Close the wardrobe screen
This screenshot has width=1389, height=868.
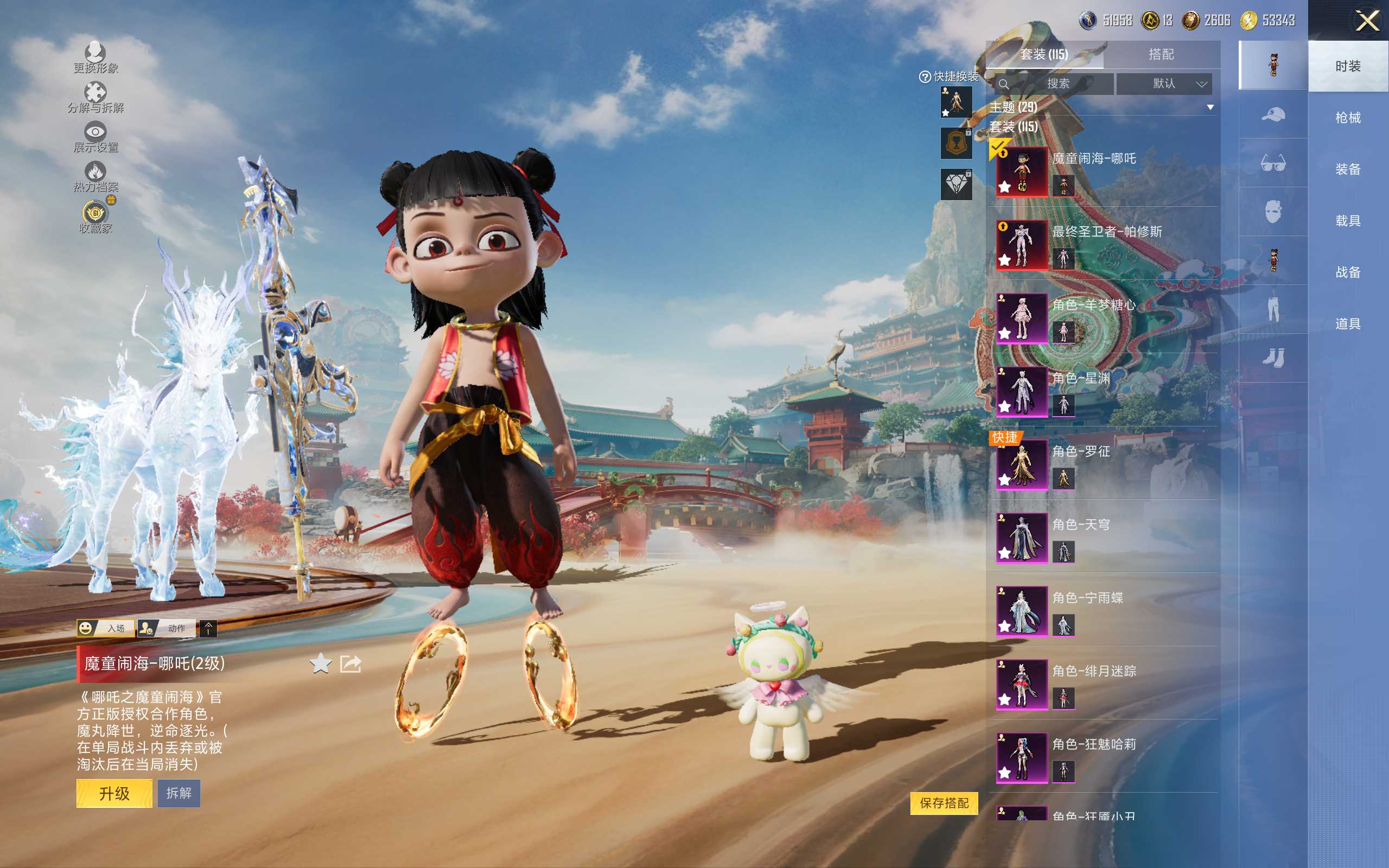click(1367, 21)
